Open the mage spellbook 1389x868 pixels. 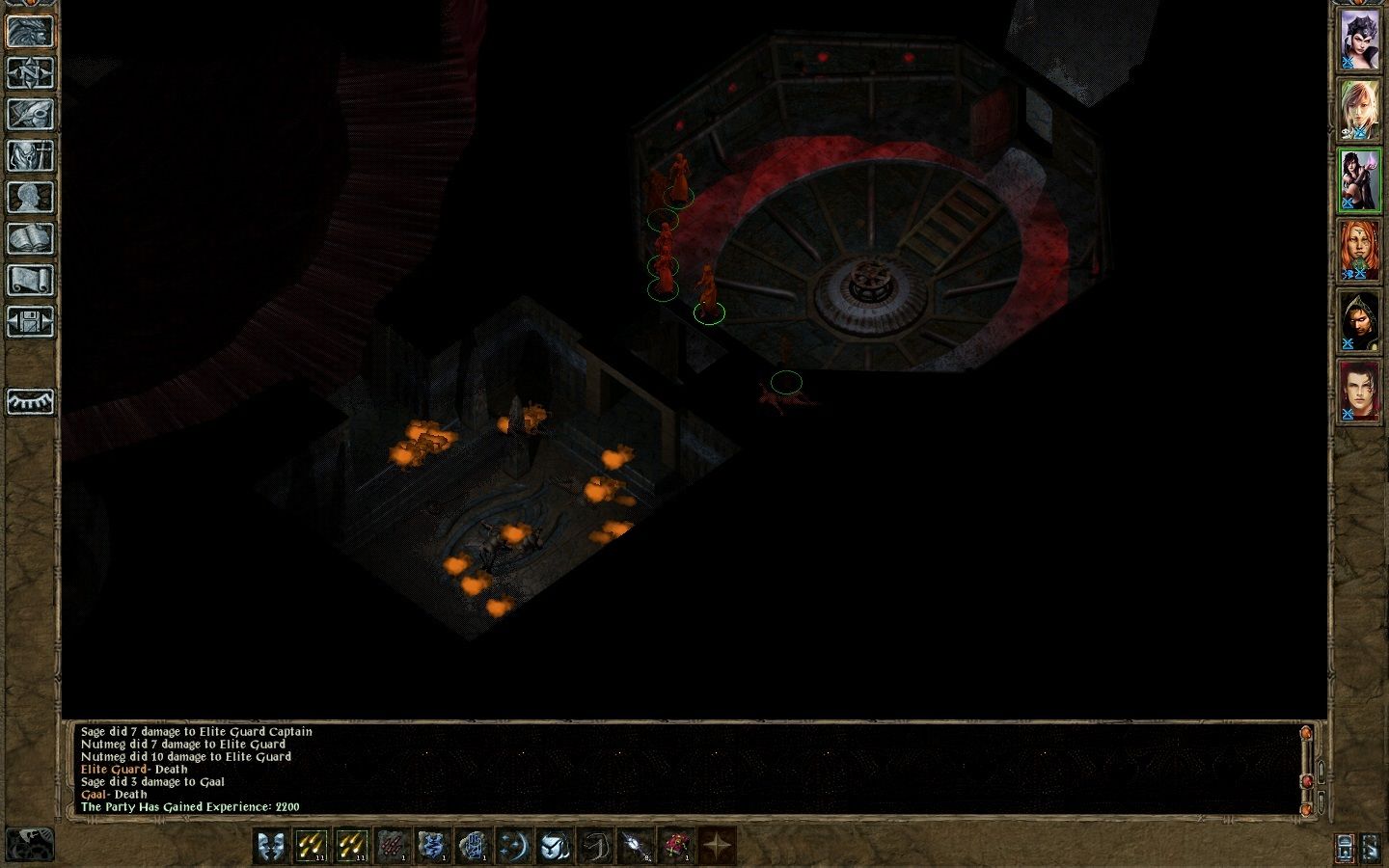[x=30, y=238]
